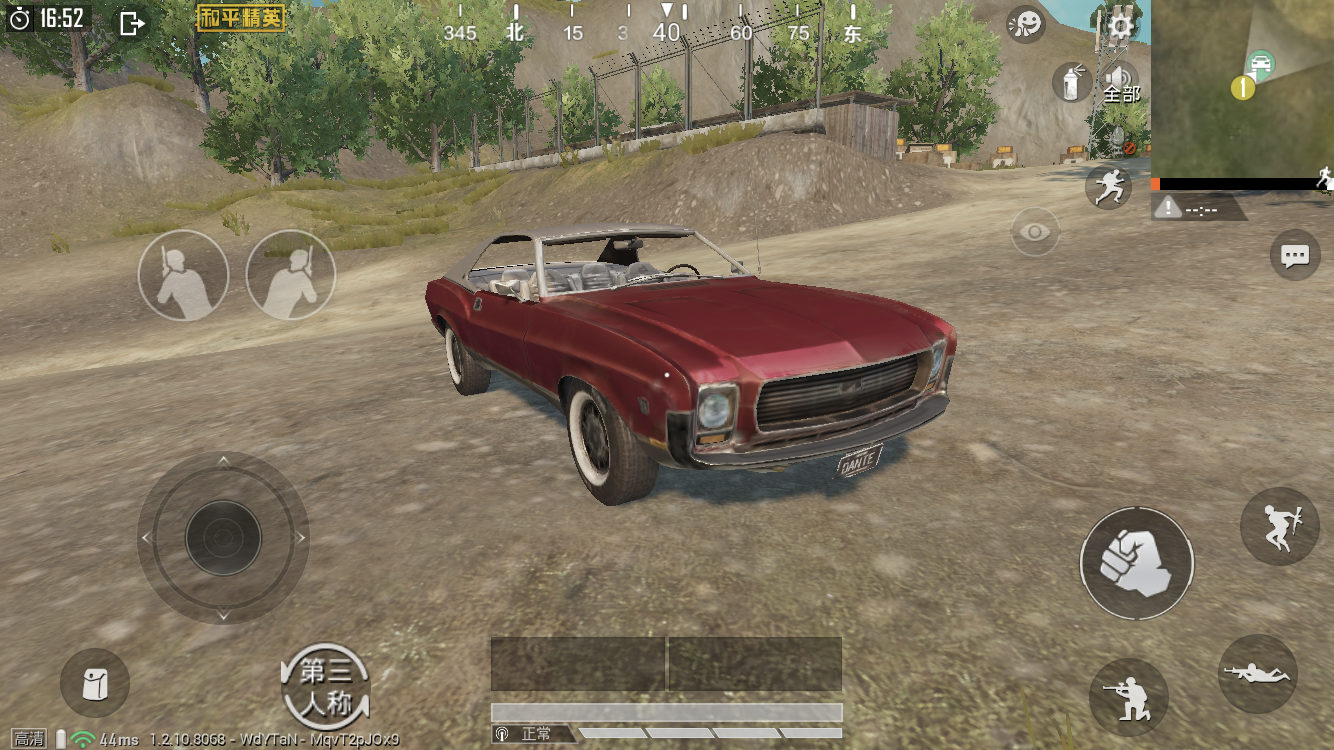The width and height of the screenshot is (1334, 750).
Task: Toggle the voice speaker set to 全部
Action: [x=1120, y=82]
